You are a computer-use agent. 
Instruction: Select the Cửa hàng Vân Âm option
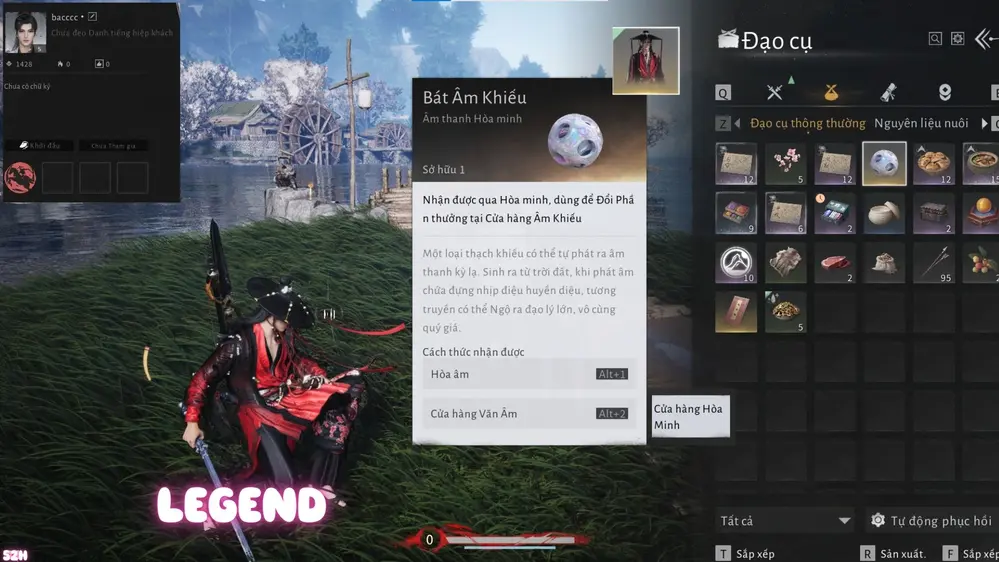(529, 413)
